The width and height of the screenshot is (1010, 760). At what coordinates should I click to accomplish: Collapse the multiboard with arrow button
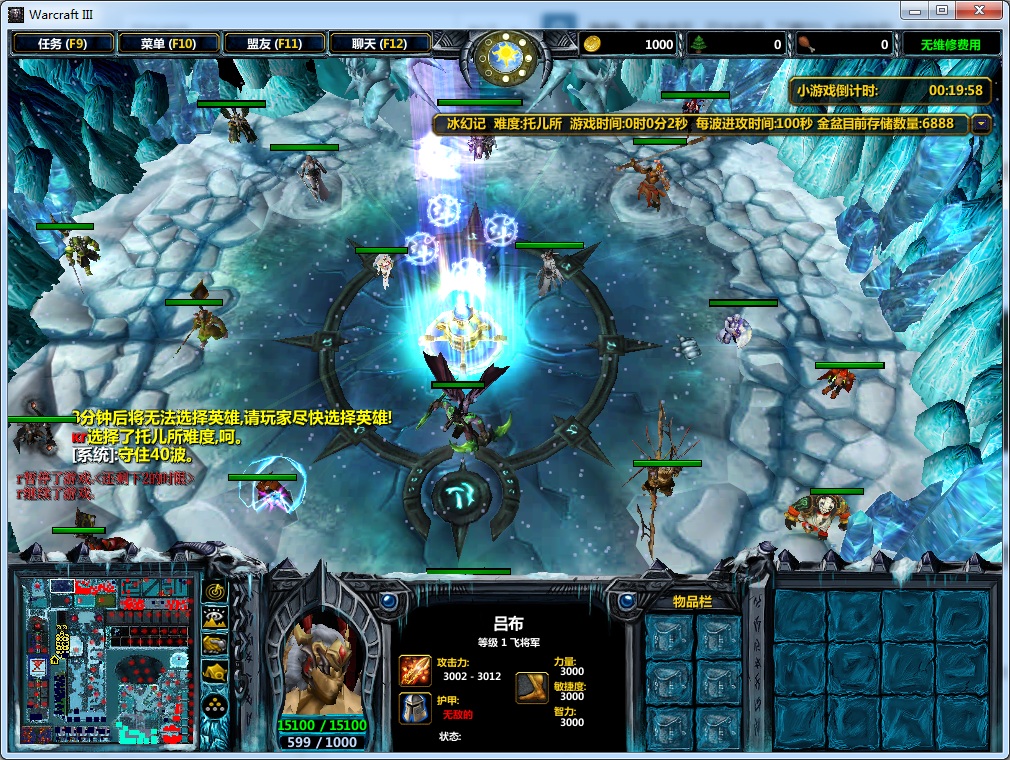pos(981,124)
